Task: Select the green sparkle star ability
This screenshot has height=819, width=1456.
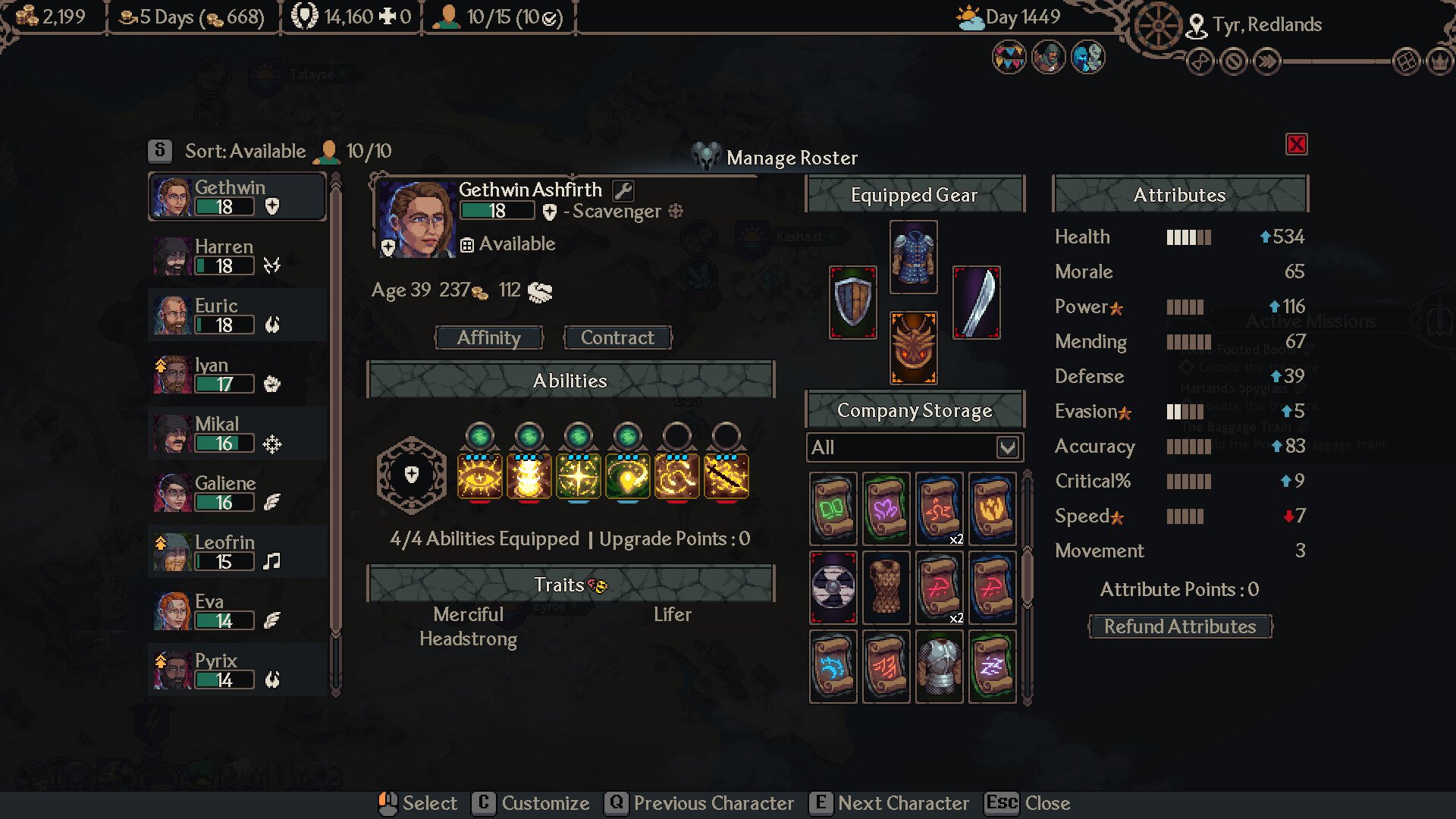Action: [579, 476]
